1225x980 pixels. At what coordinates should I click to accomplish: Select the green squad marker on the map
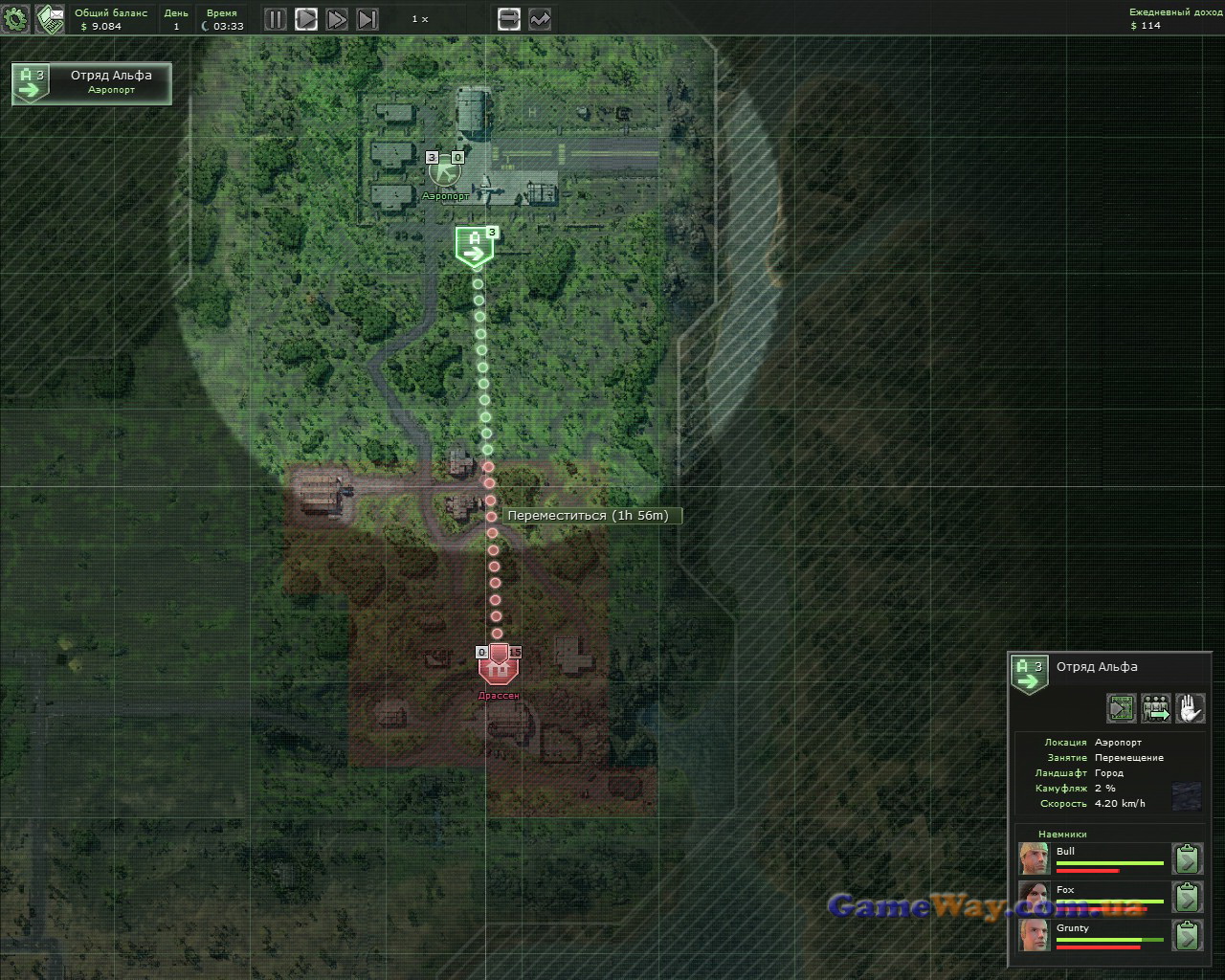click(474, 247)
